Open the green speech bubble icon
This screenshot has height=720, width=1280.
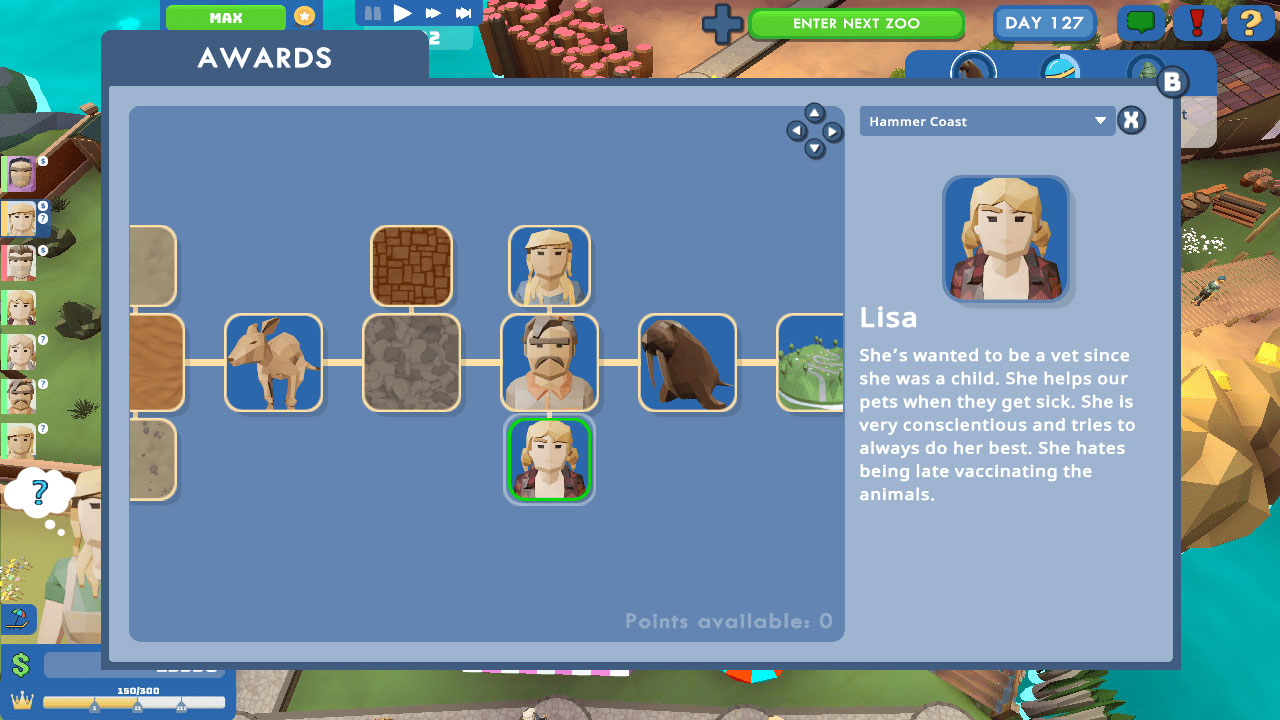coord(1140,23)
